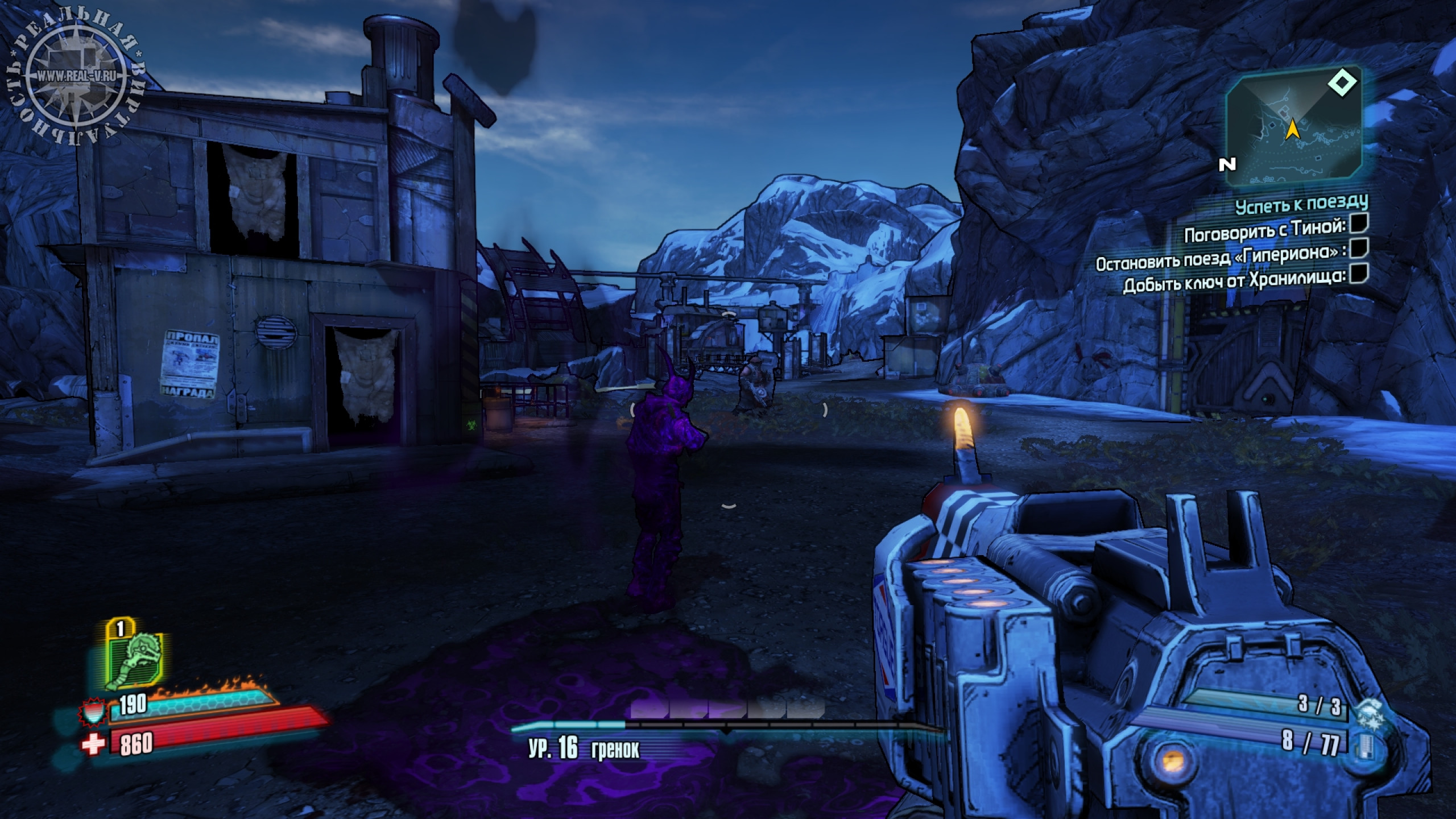The height and width of the screenshot is (819, 1456).
Task: Select the 'Успеть к поезду' quest title
Action: [1301, 203]
